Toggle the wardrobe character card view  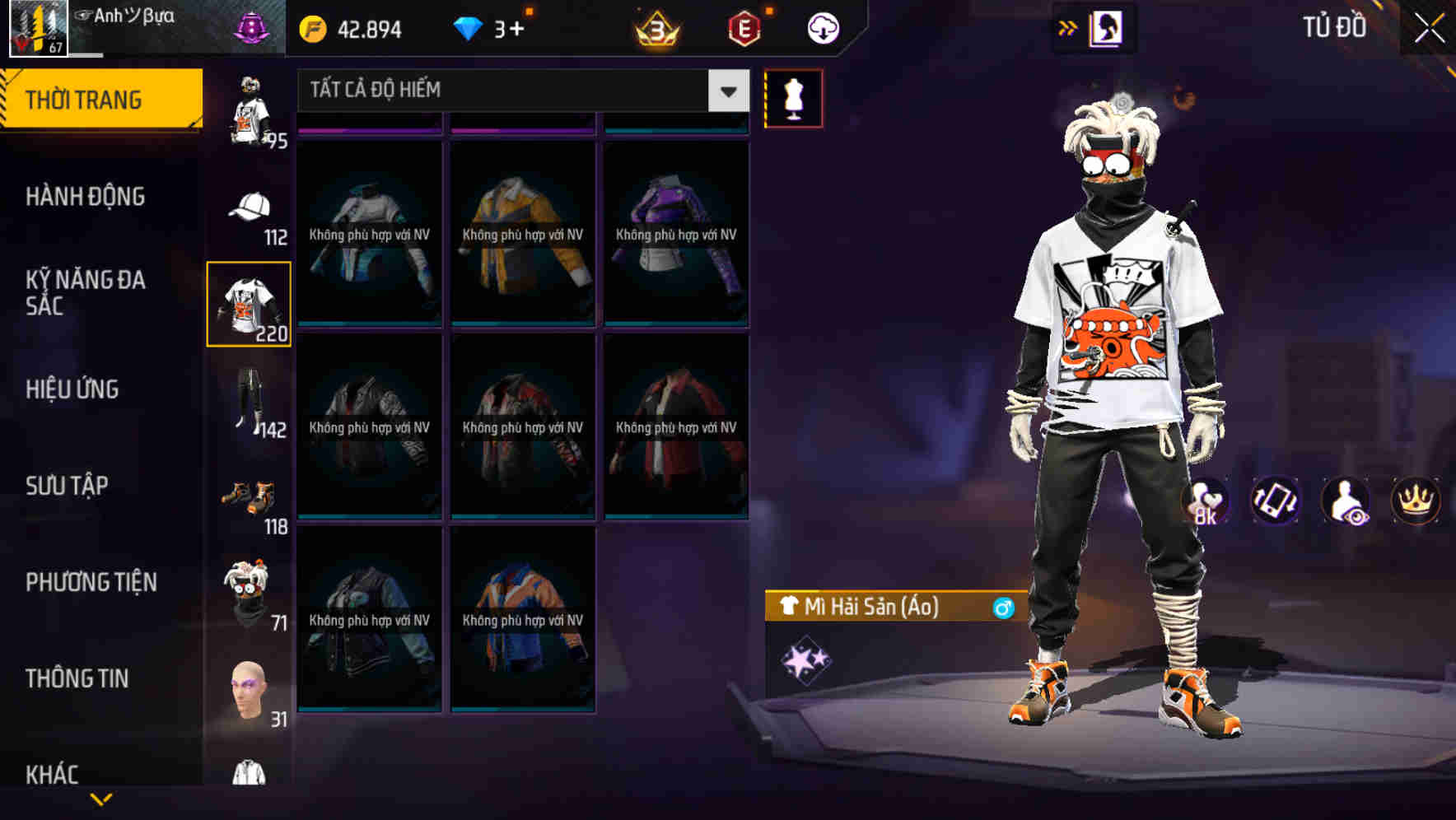pos(1106,27)
